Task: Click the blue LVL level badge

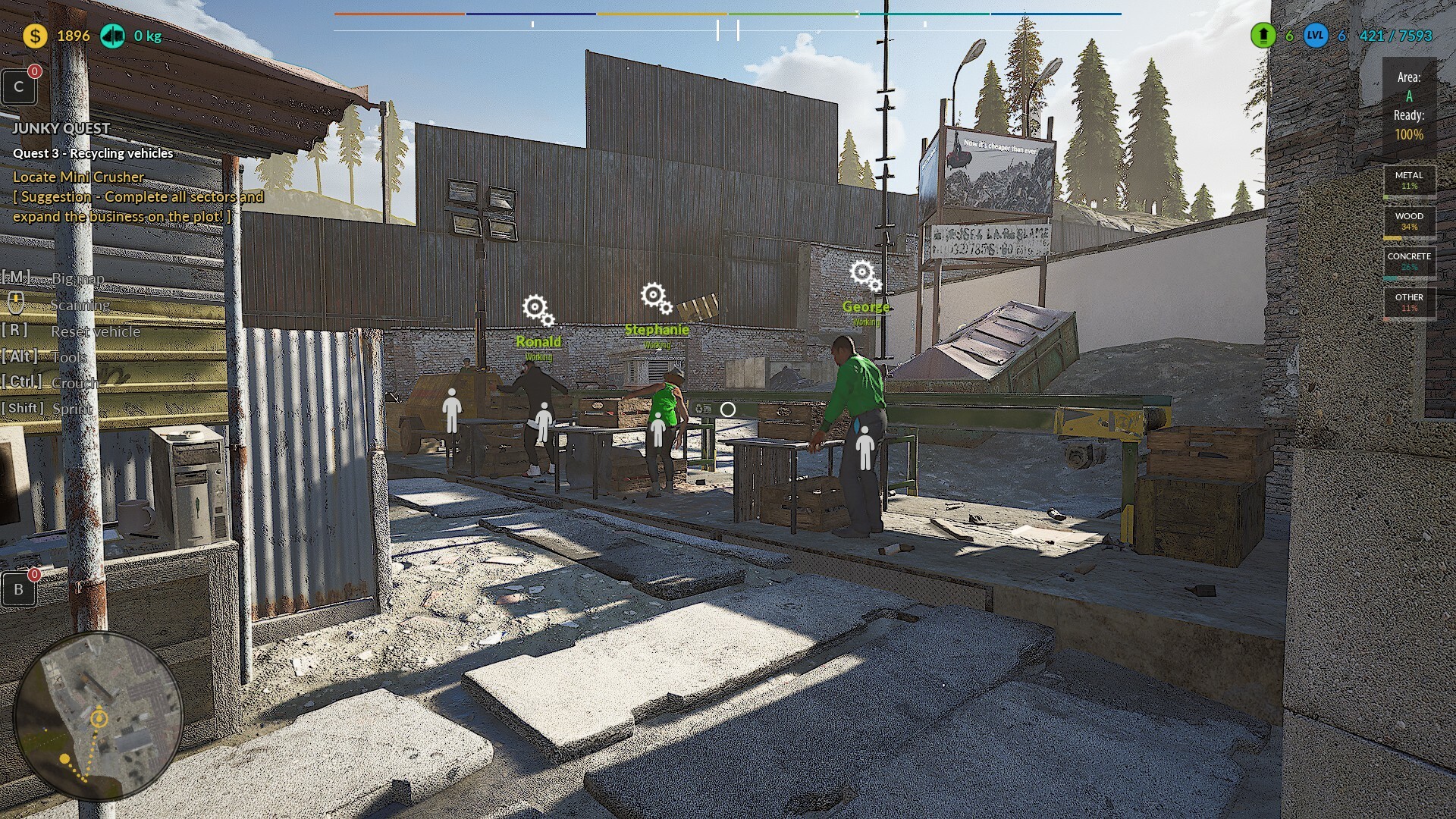Action: 1316,35
